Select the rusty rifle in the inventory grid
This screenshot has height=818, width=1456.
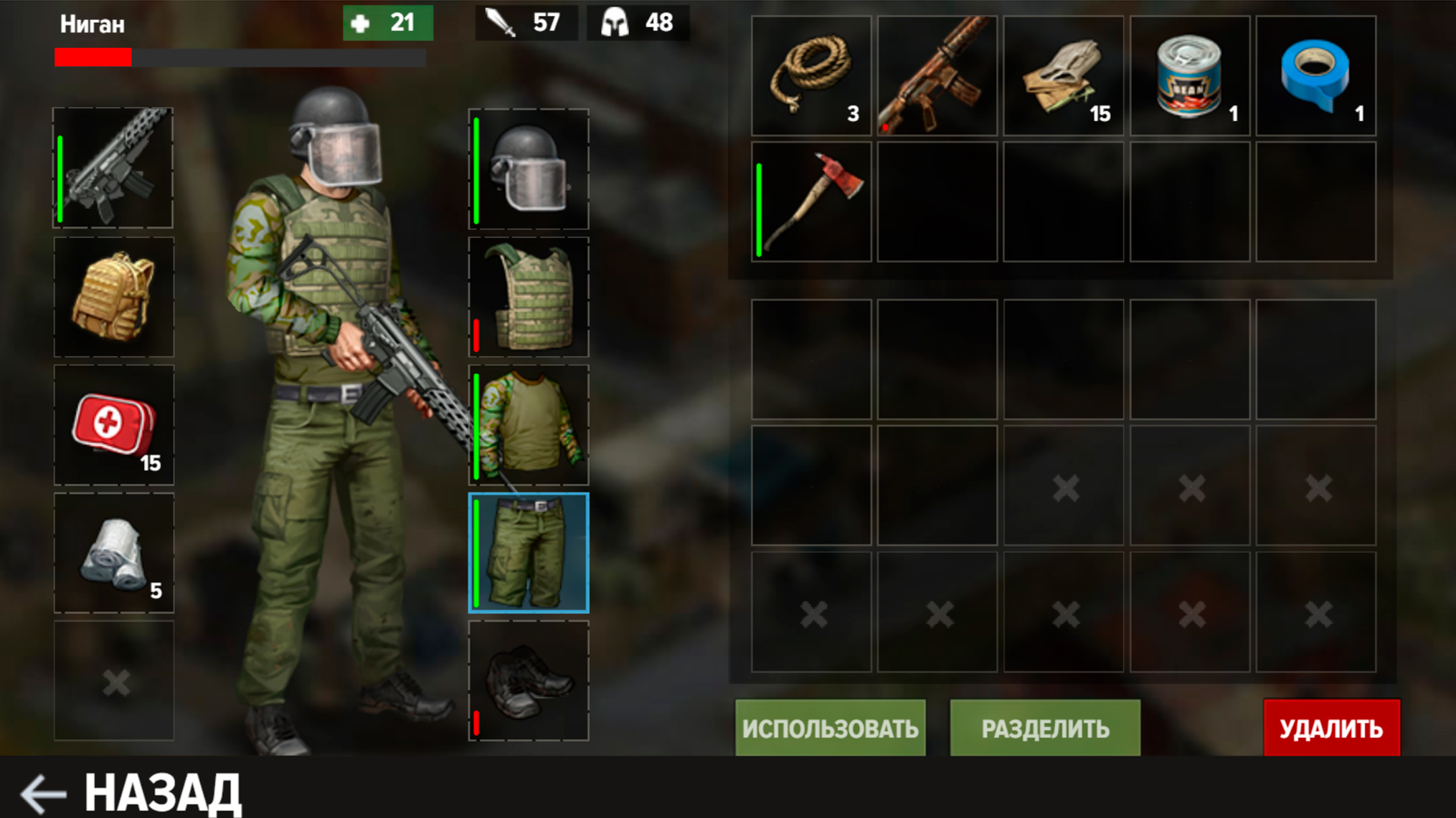coord(937,75)
